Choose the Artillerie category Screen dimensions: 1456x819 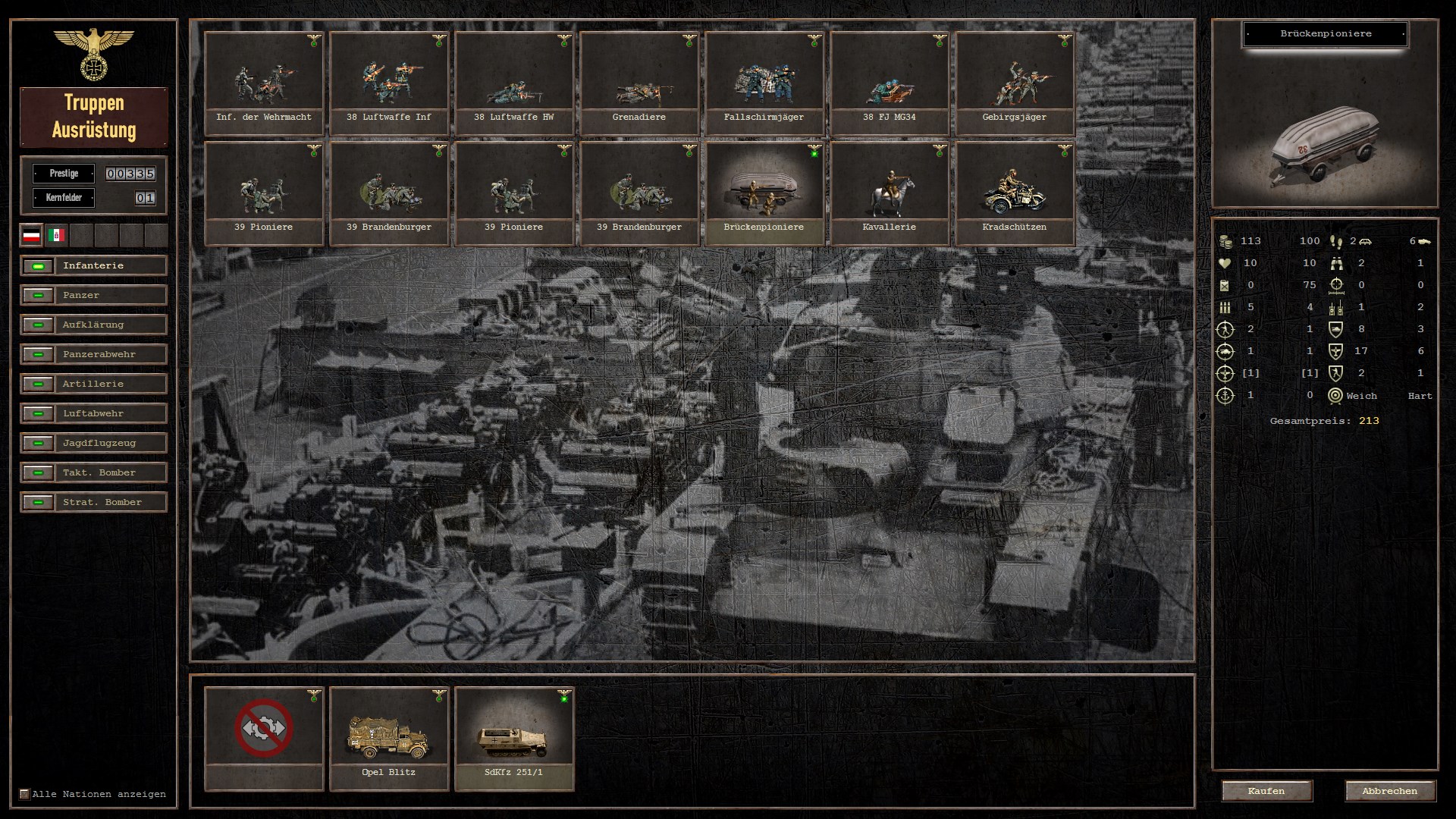point(93,384)
